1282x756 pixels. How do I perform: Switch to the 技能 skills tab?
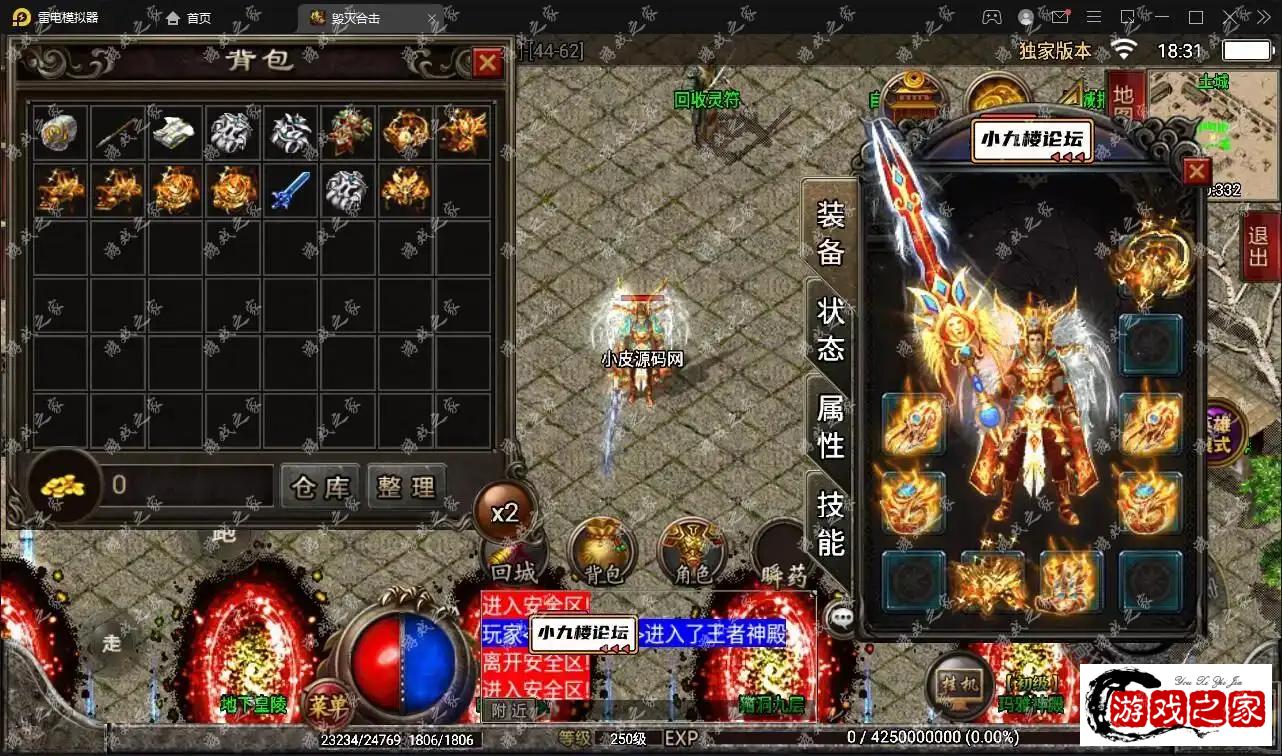(831, 523)
